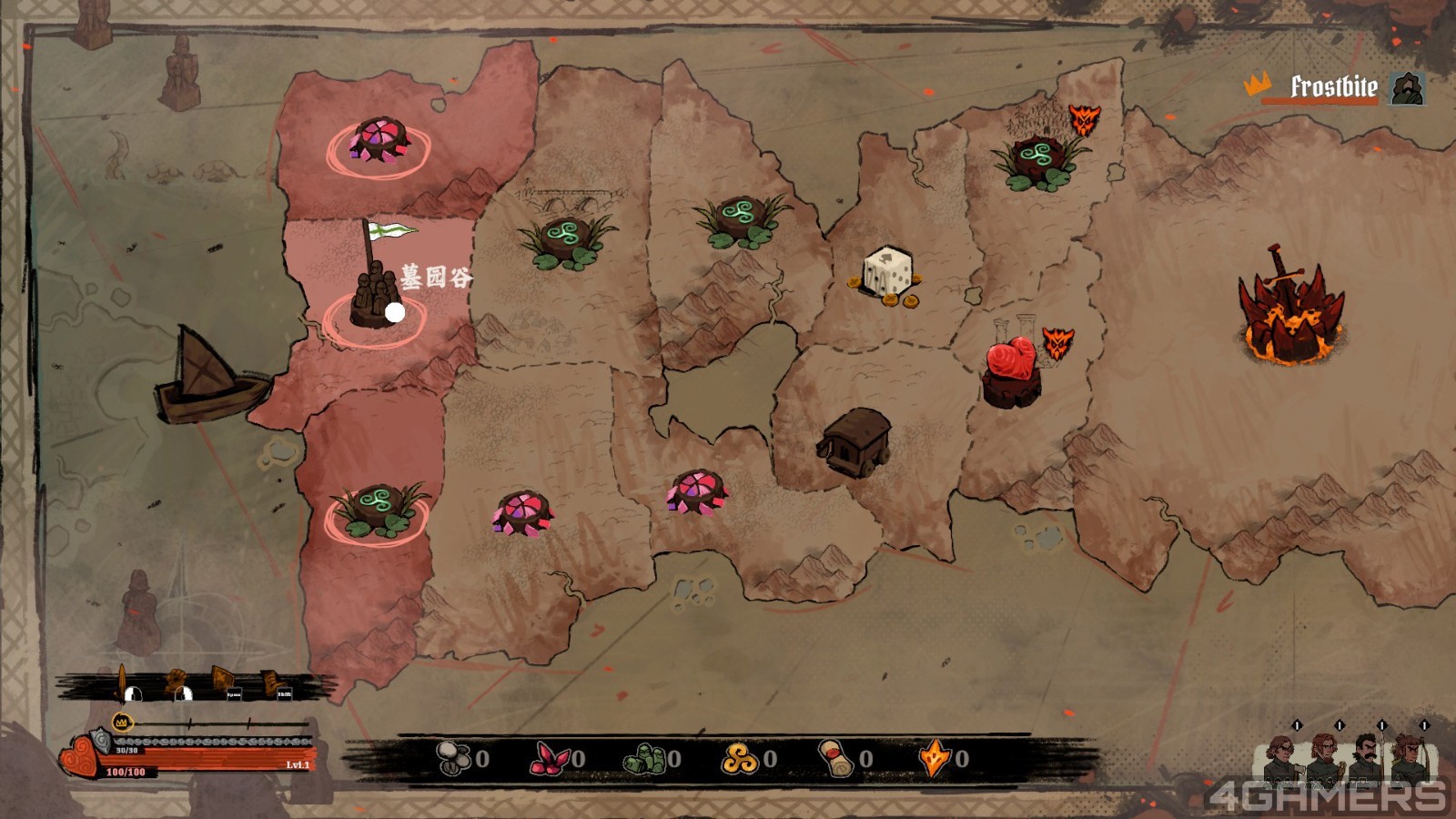Open the Frostbite player portrait
The image size is (1456, 819).
click(1407, 88)
